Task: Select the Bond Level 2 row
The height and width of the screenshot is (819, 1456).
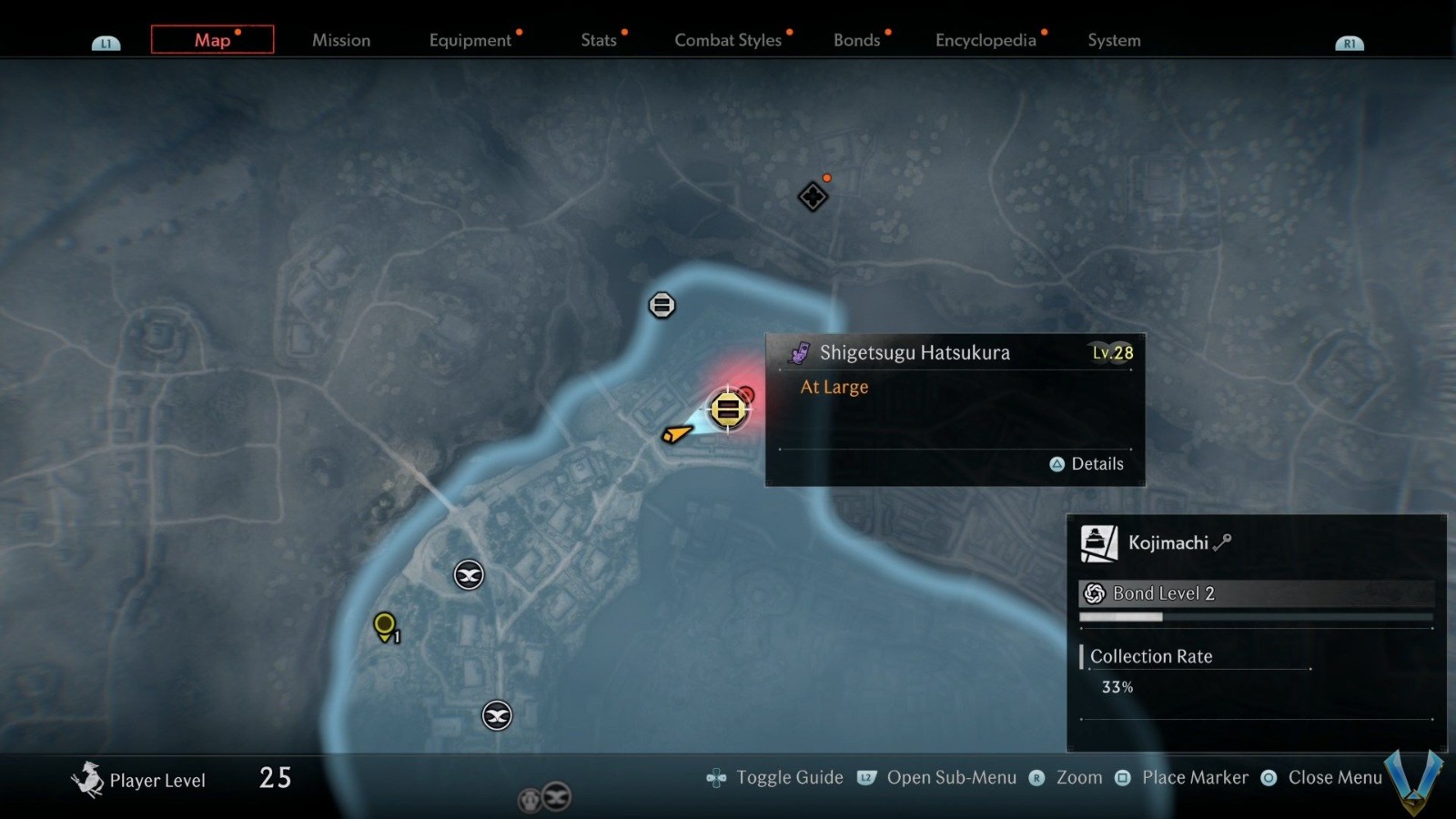Action: [x=1256, y=593]
